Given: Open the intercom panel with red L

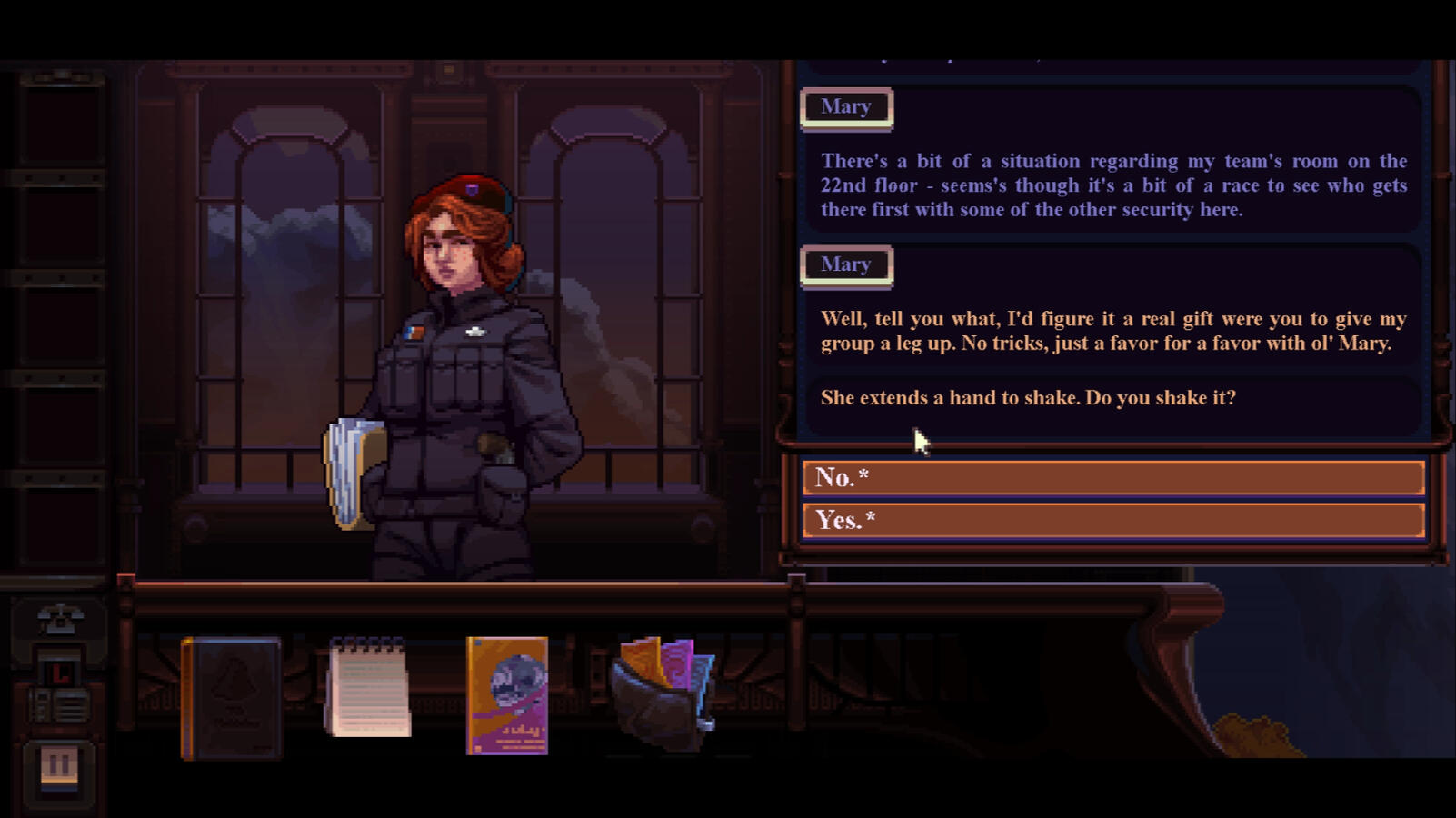Looking at the screenshot, I should [x=59, y=689].
